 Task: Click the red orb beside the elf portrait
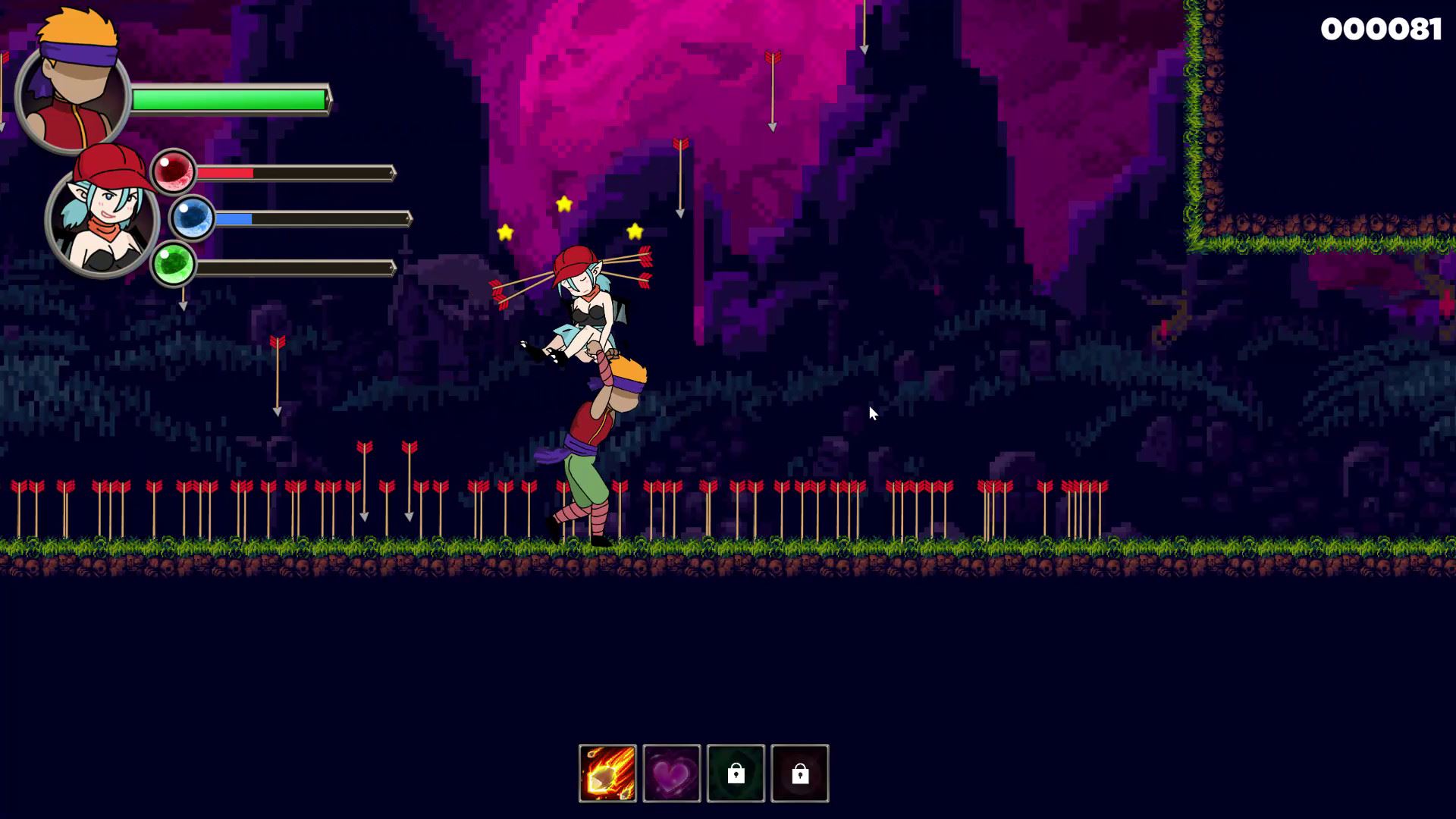(174, 171)
